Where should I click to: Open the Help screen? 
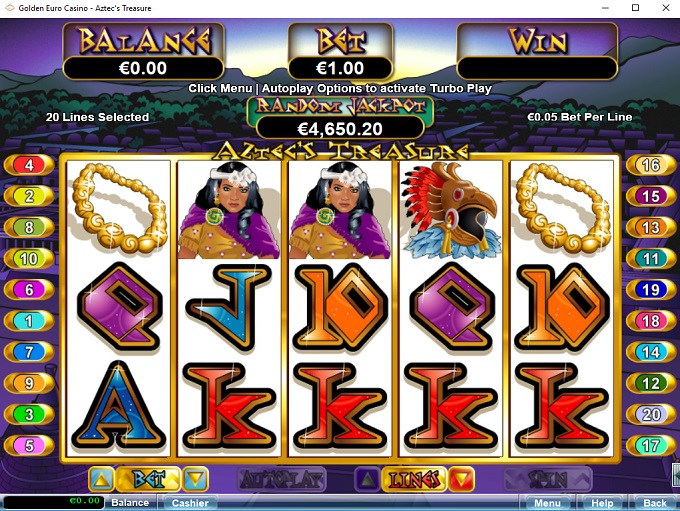click(x=601, y=503)
